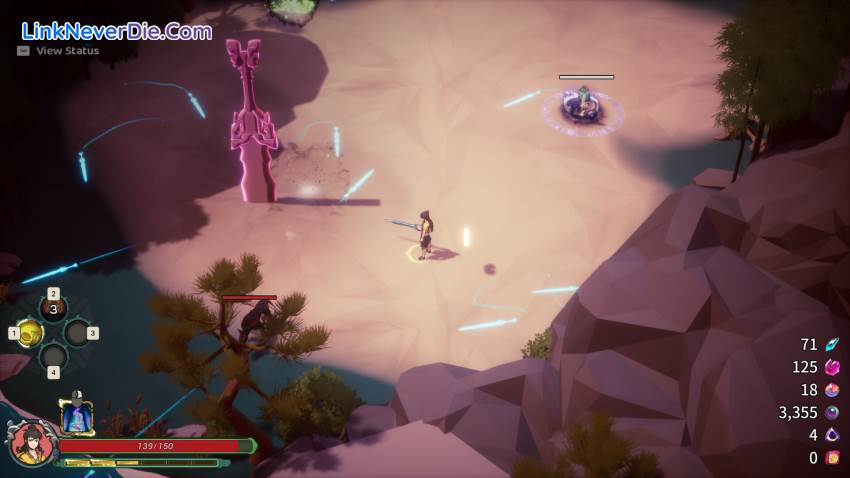Screen dimensions: 850x478
Task: Select the empty item slot 3
Action: tap(77, 333)
